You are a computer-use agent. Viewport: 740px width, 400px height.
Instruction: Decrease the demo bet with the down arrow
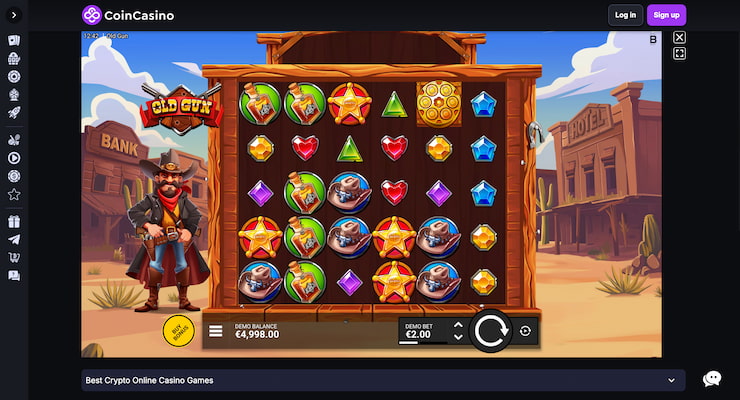click(458, 337)
